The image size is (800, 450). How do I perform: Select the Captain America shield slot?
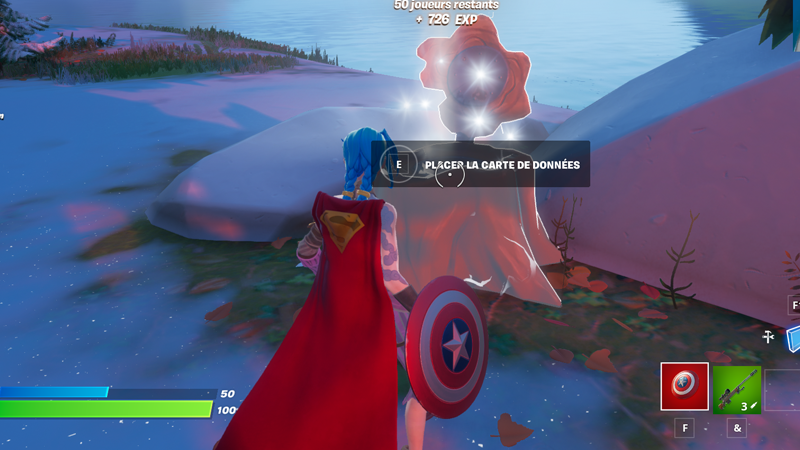point(685,387)
